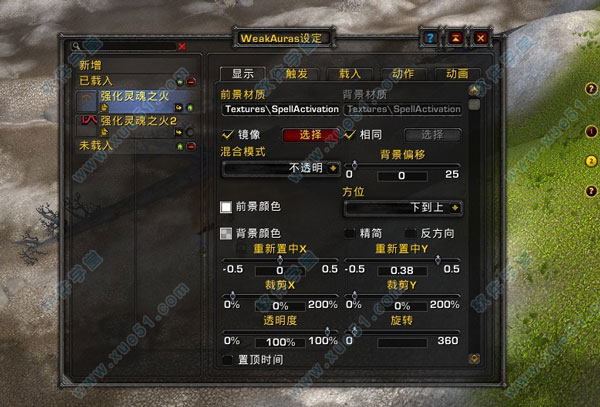
Task: Open the 触发 tab
Action: pyautogui.click(x=295, y=73)
